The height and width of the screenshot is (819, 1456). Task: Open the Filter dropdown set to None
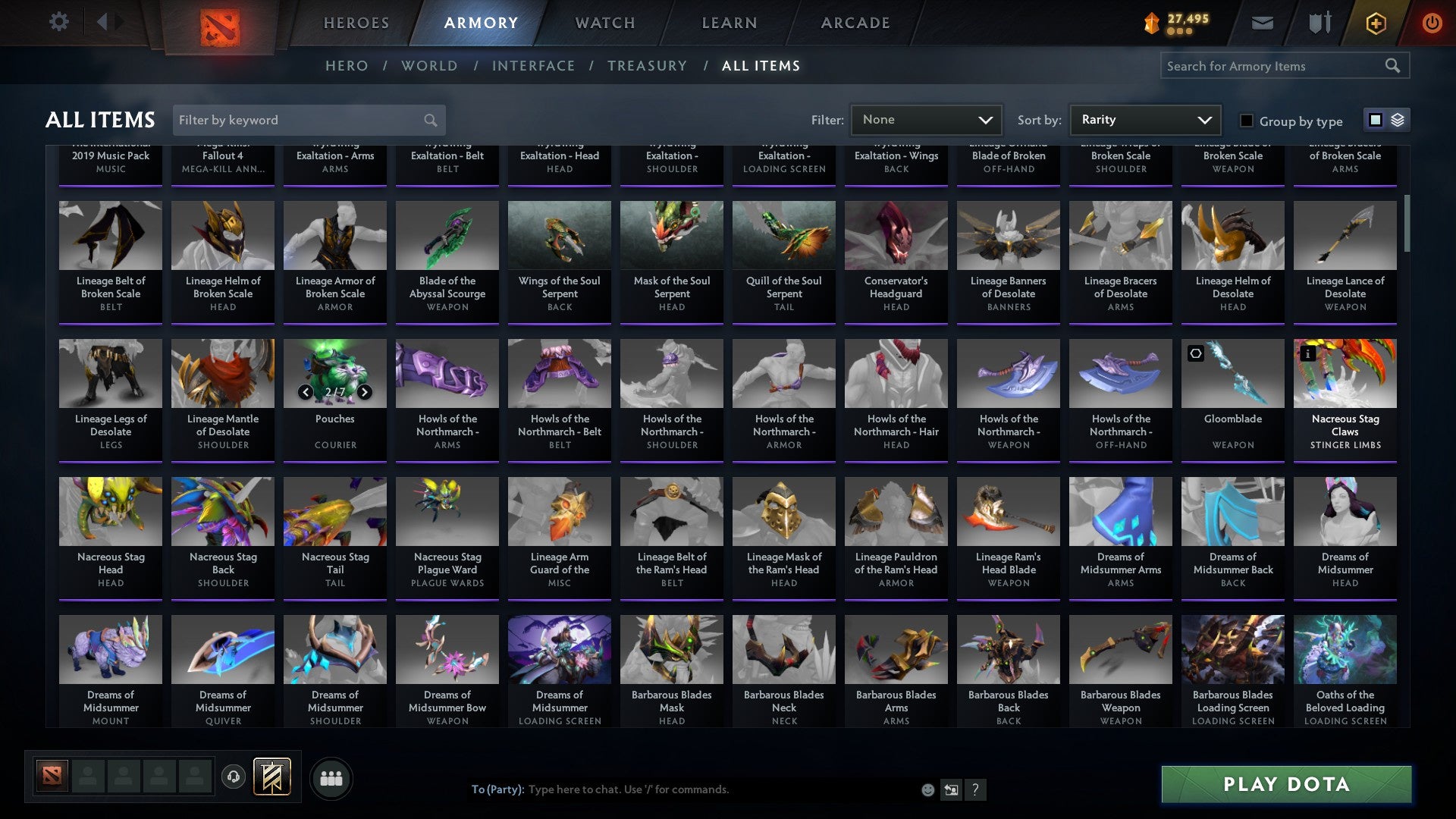click(x=927, y=119)
